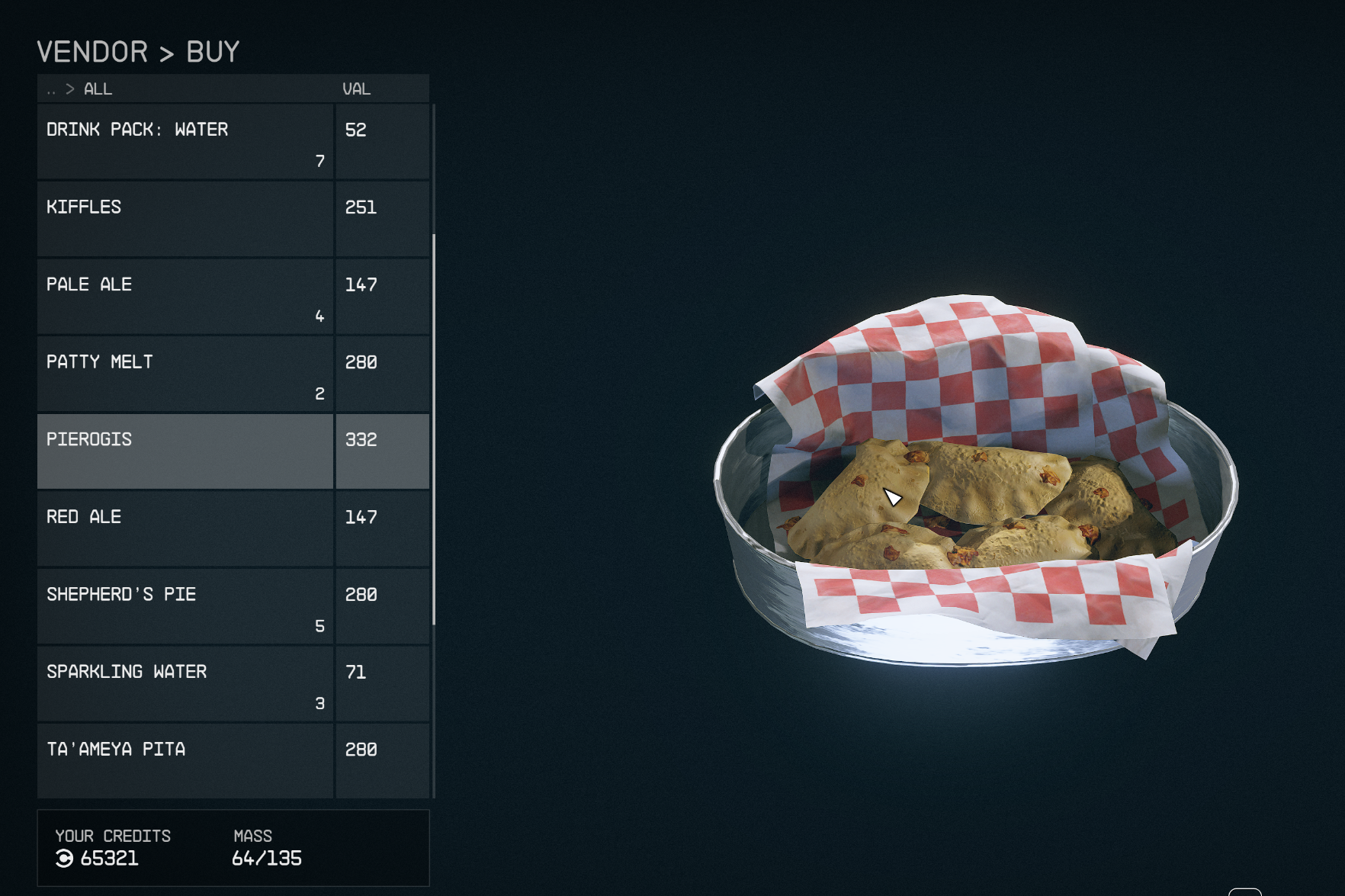Pick the Sparkling Water row

point(185,684)
